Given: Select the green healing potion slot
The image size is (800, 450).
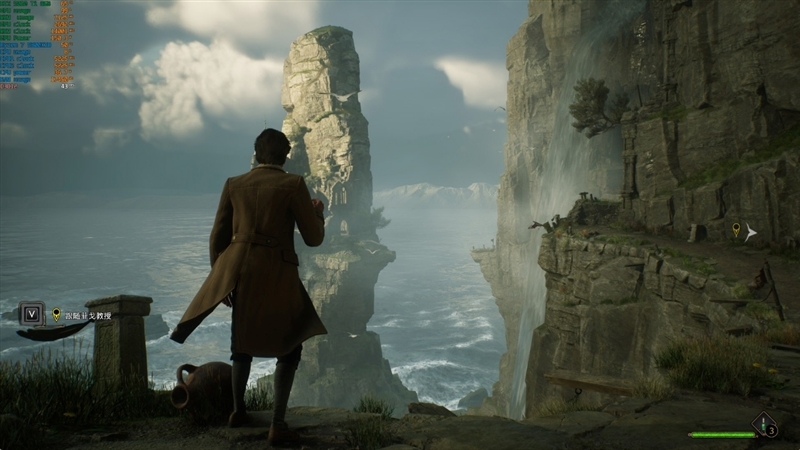Looking at the screenshot, I should pyautogui.click(x=765, y=424).
